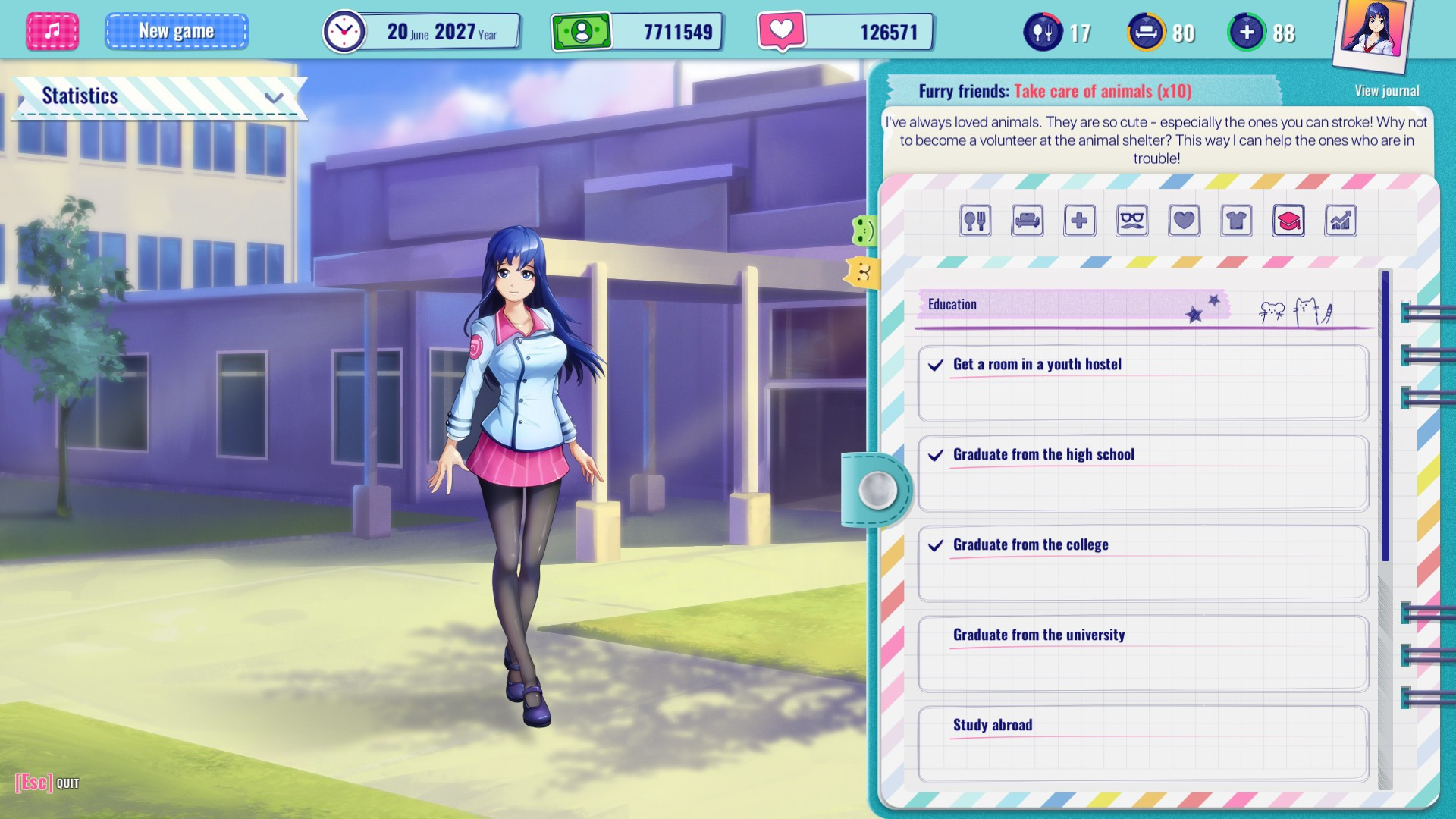Image resolution: width=1456 pixels, height=819 pixels.
Task: Open the sofa rest category tab
Action: click(x=1027, y=221)
